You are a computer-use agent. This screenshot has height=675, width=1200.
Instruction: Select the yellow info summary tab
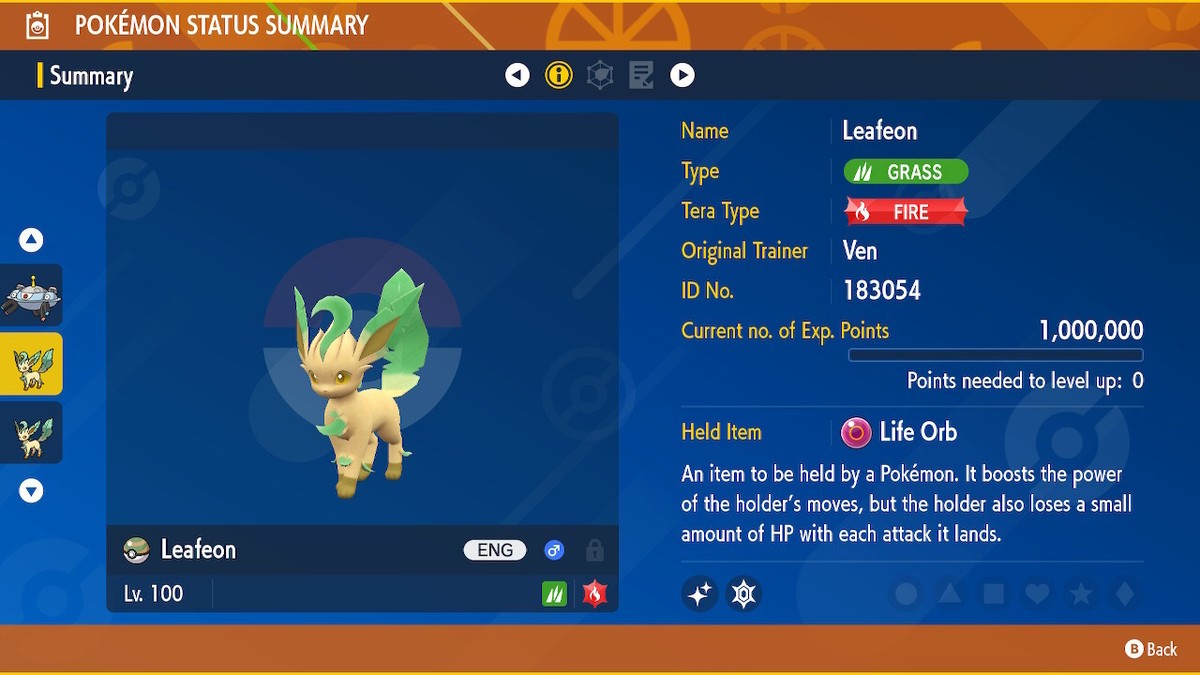pyautogui.click(x=558, y=75)
